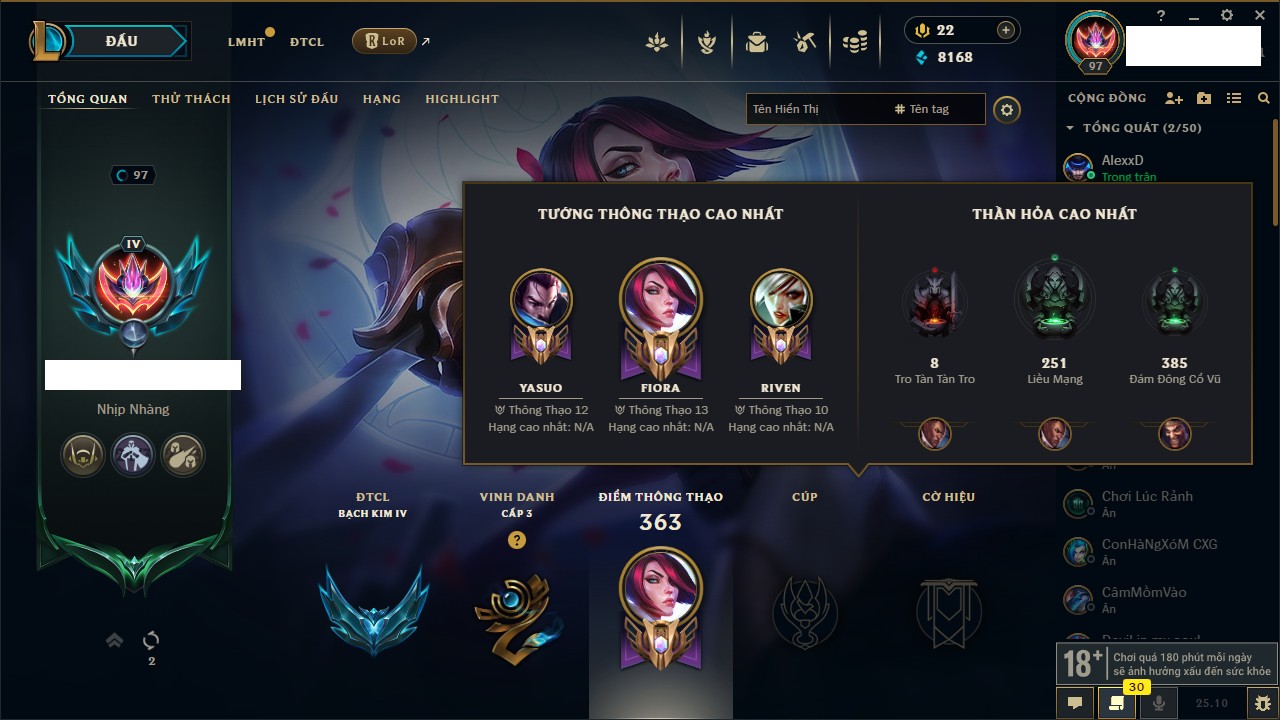This screenshot has height=720, width=1280.
Task: Click the ĐẤU play button
Action: click(122, 41)
